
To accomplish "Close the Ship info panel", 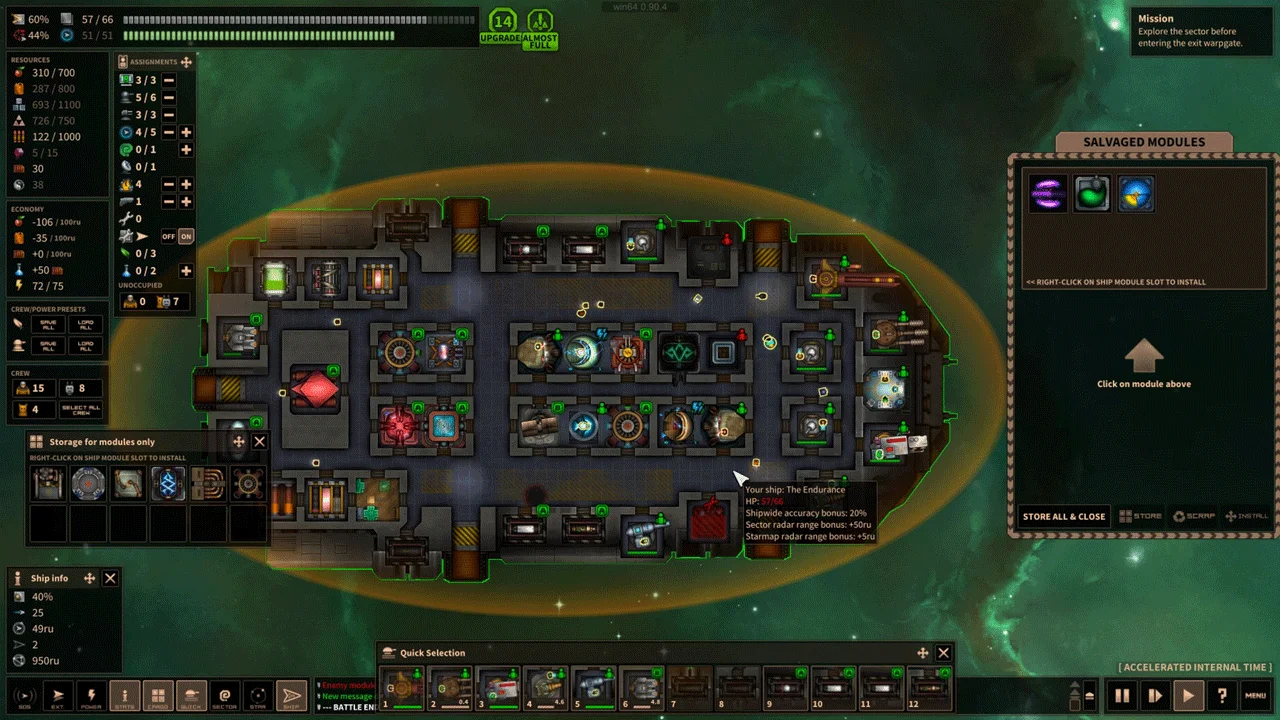I will click(x=111, y=578).
